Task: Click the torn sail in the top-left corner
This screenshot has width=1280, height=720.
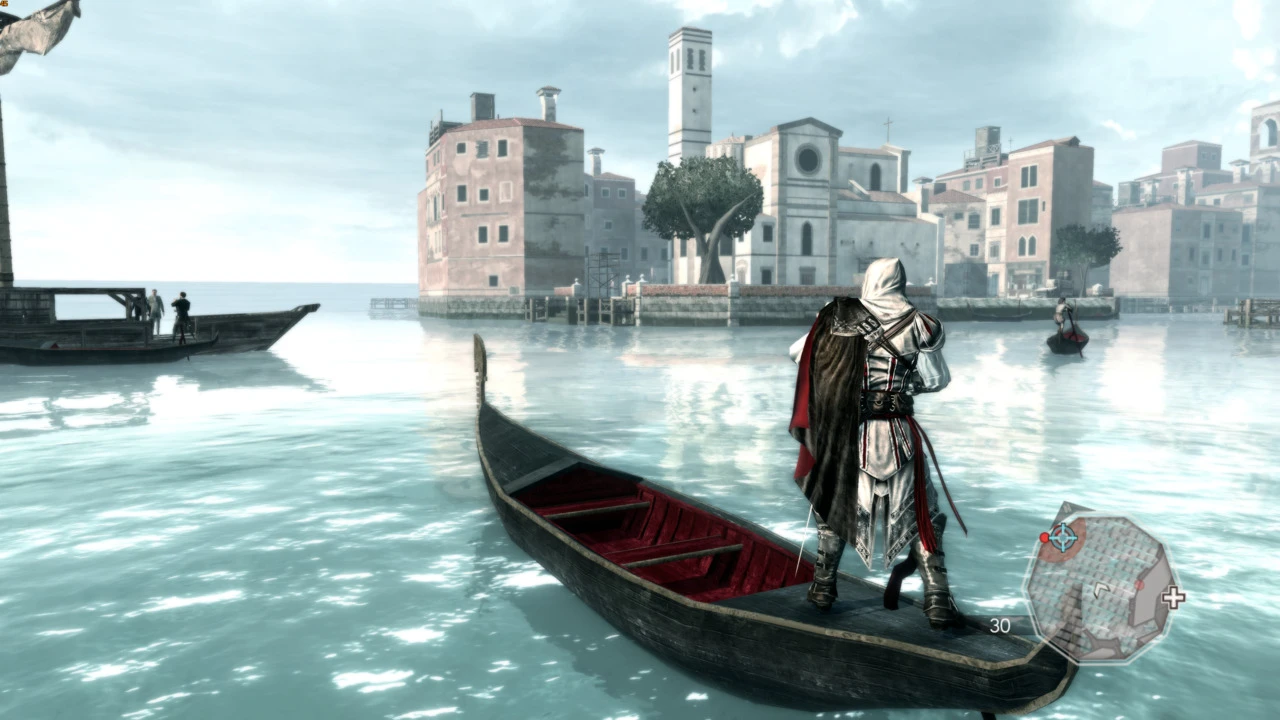Action: pos(35,30)
